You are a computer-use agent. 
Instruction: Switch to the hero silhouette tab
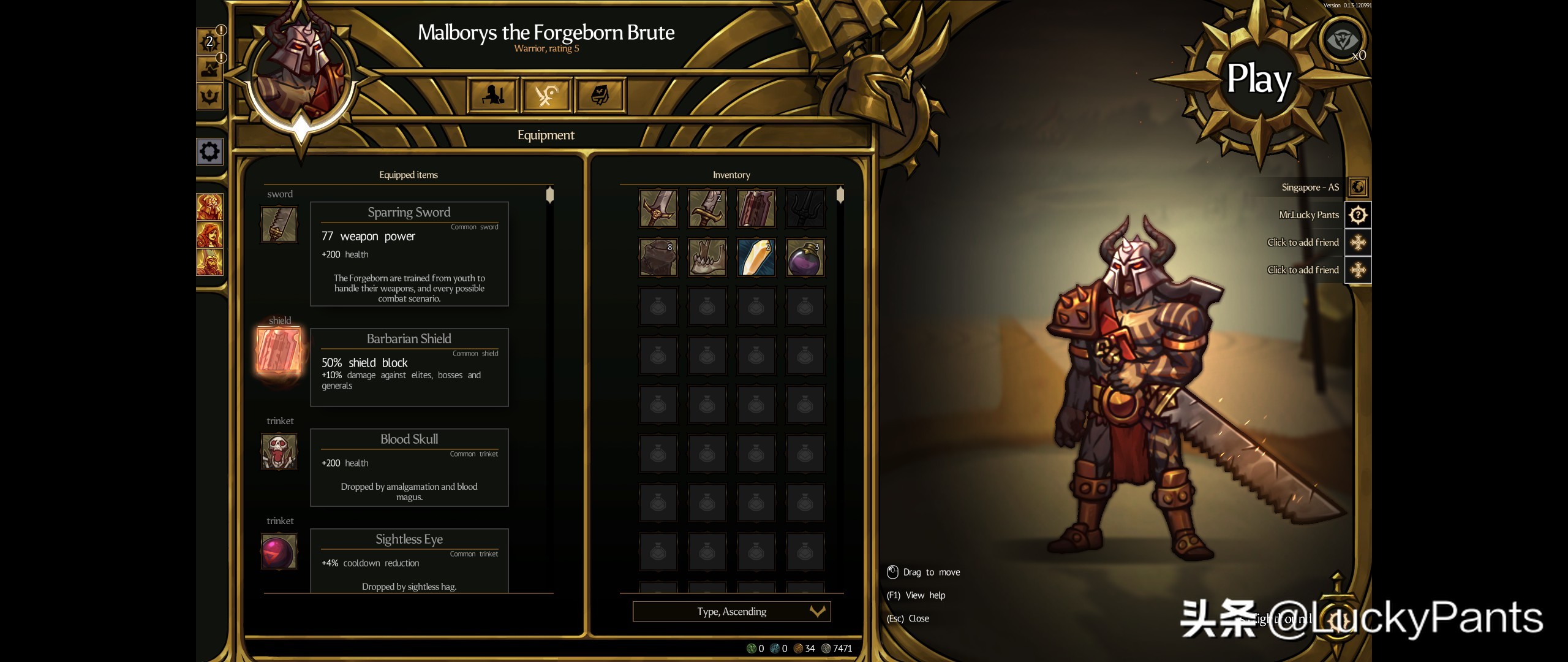point(493,96)
